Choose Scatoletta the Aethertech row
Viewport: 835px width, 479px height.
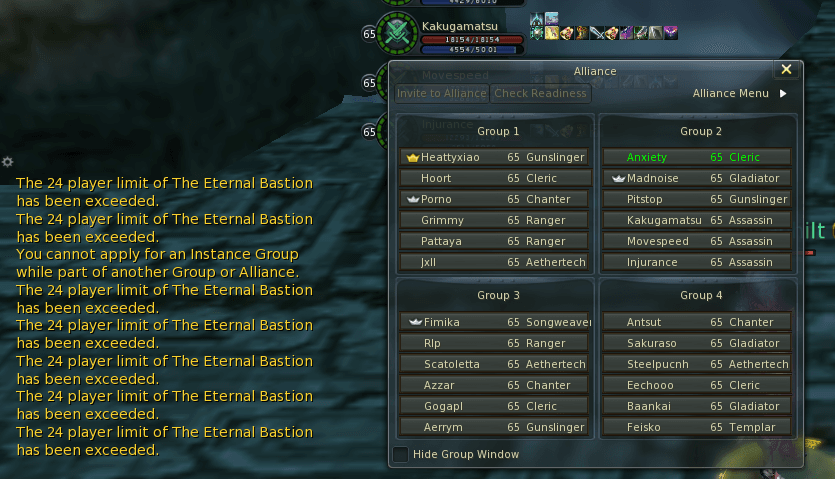point(494,364)
